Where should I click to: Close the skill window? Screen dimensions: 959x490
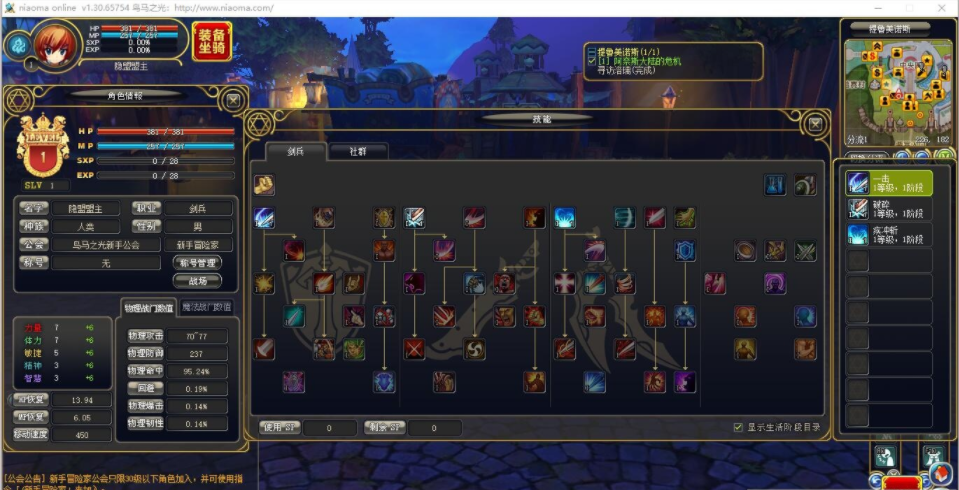tap(816, 124)
